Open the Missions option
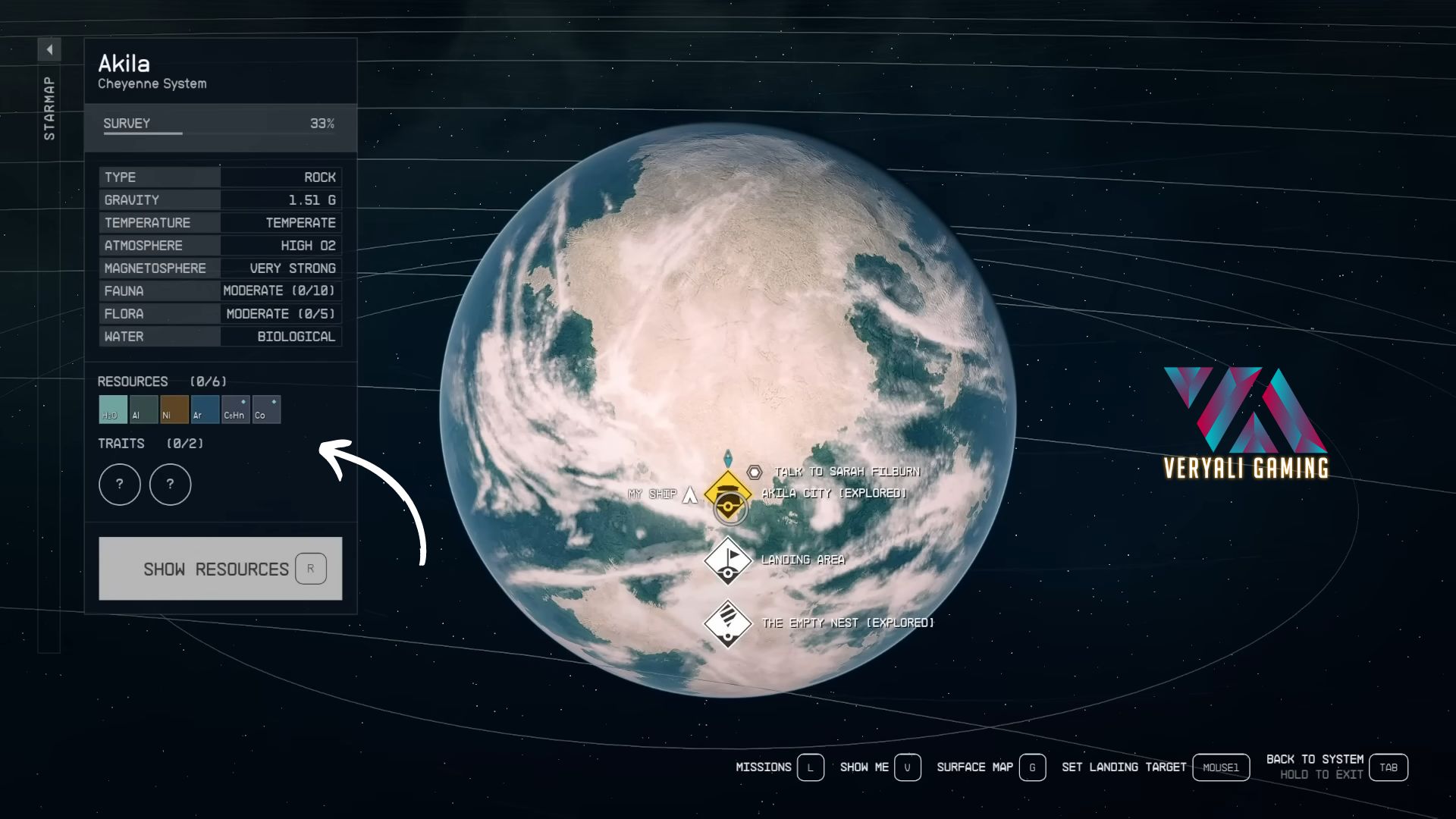The image size is (1456, 819). 810,767
